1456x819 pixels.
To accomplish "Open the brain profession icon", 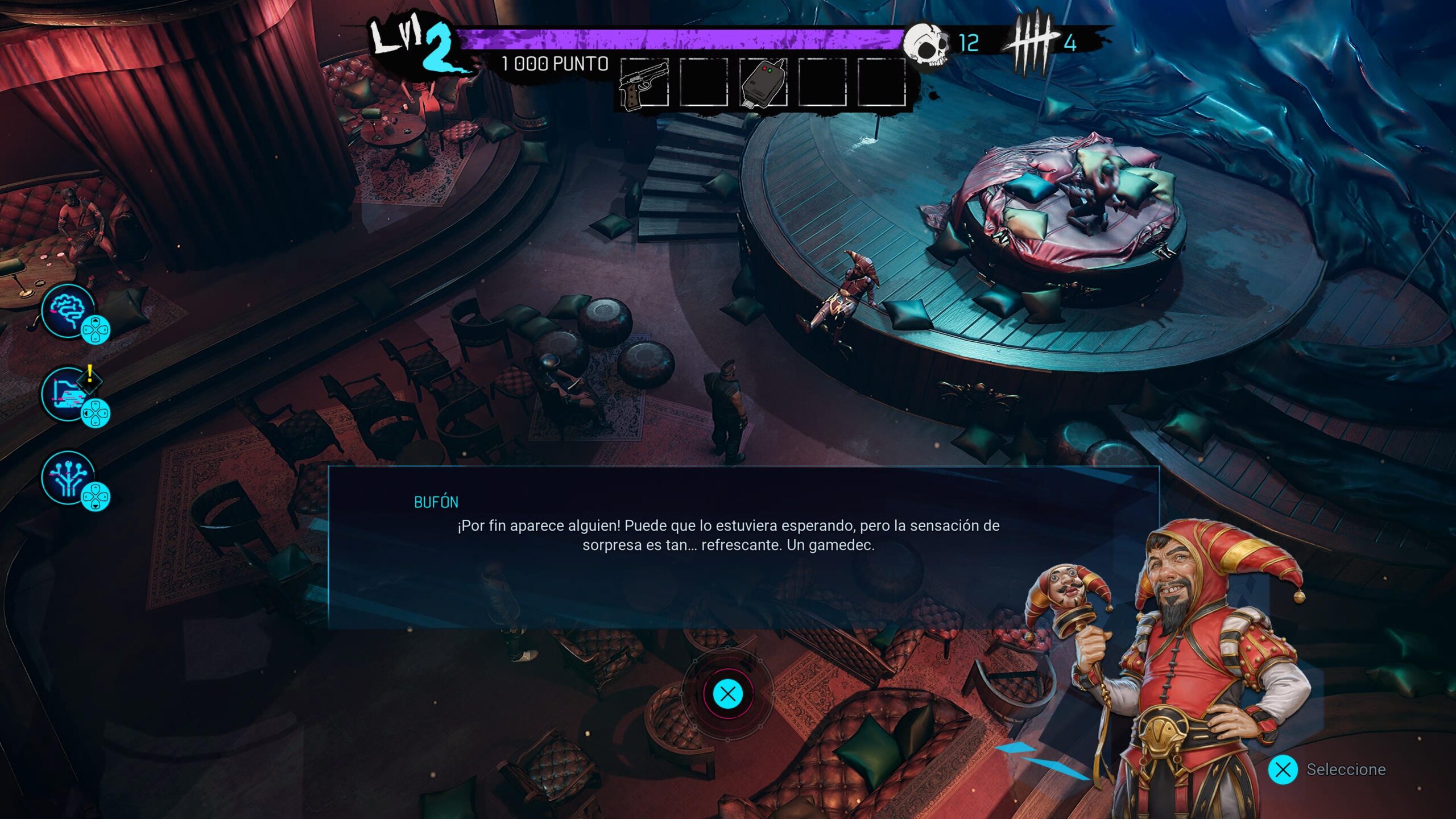I will 68,310.
